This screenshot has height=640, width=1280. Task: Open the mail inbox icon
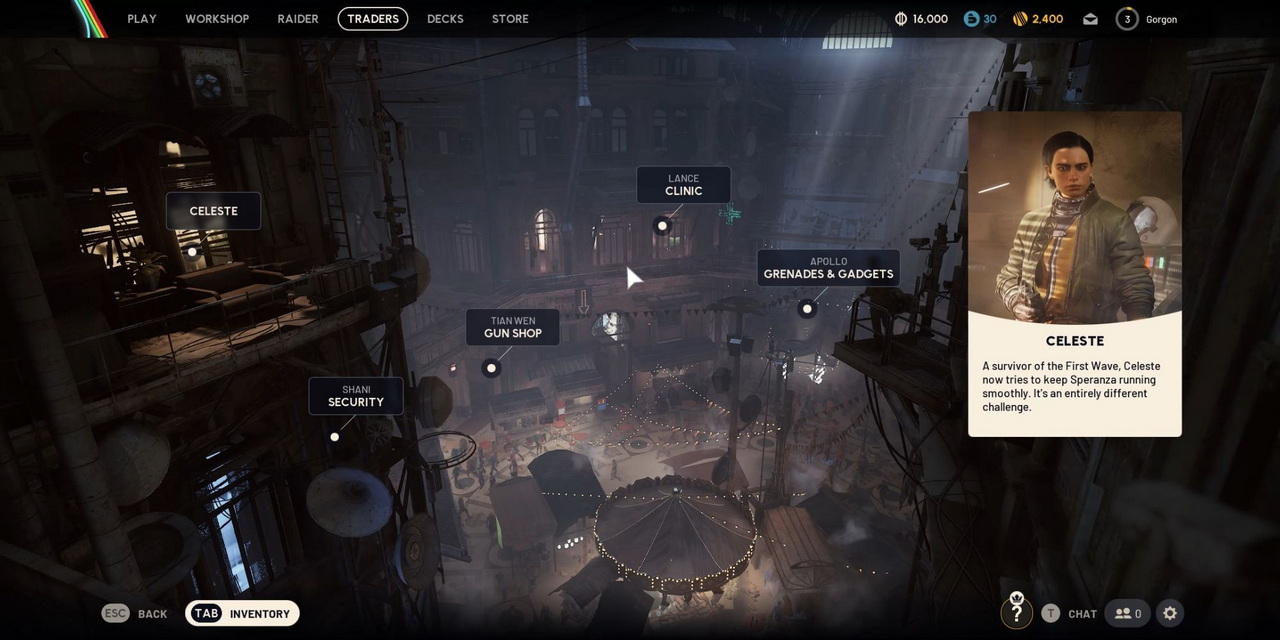[1090, 19]
